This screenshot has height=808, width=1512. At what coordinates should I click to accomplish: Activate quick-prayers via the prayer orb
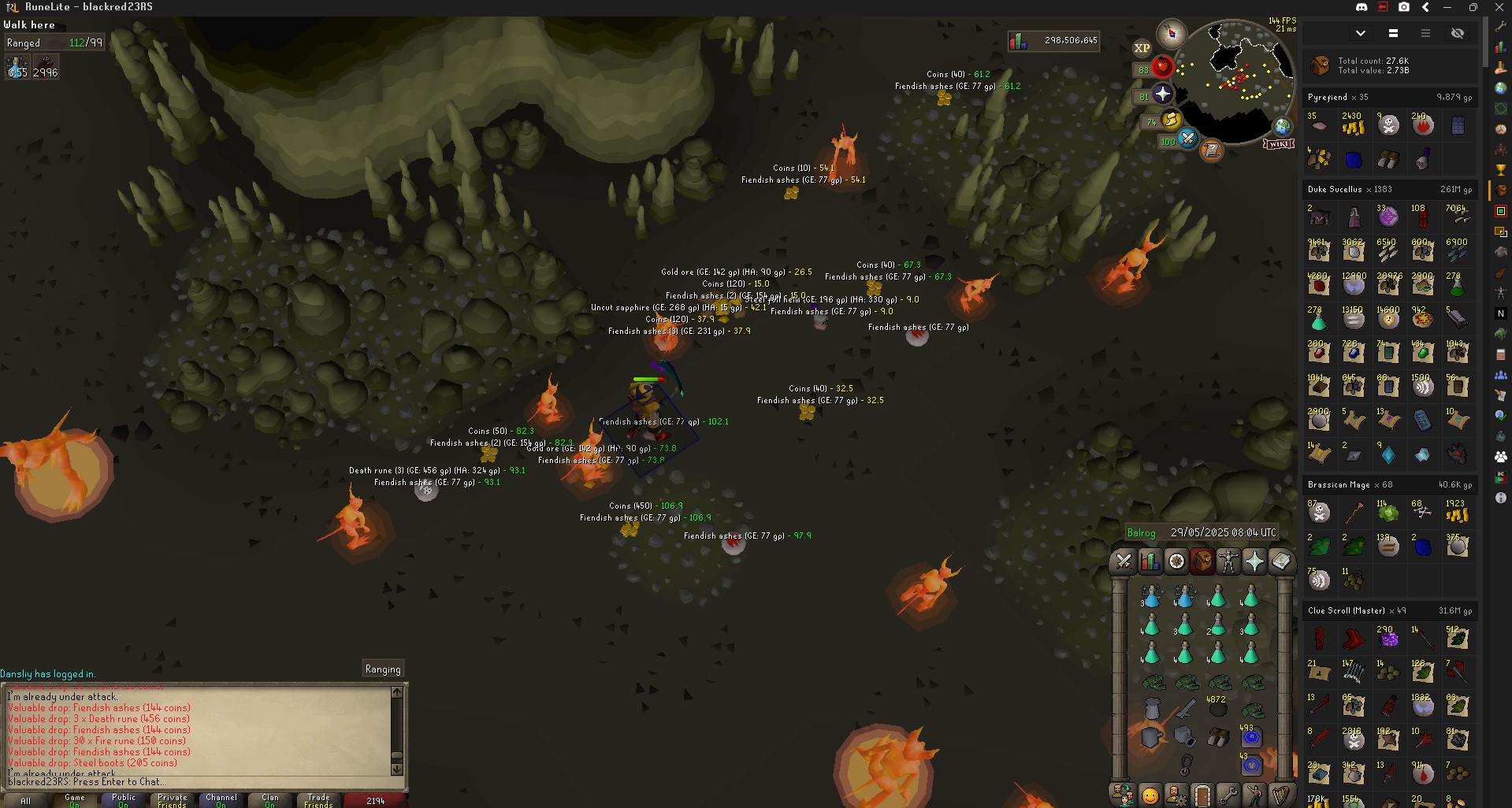1162,95
